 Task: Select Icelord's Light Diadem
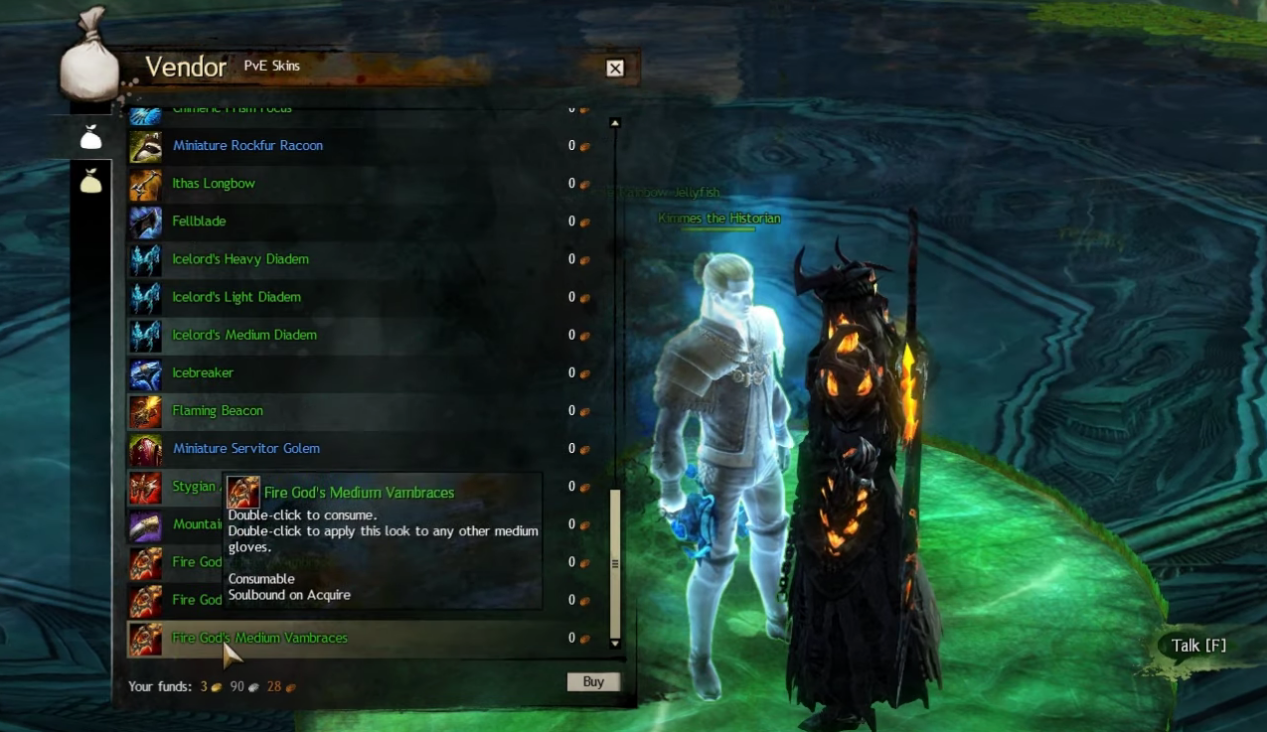236,298
